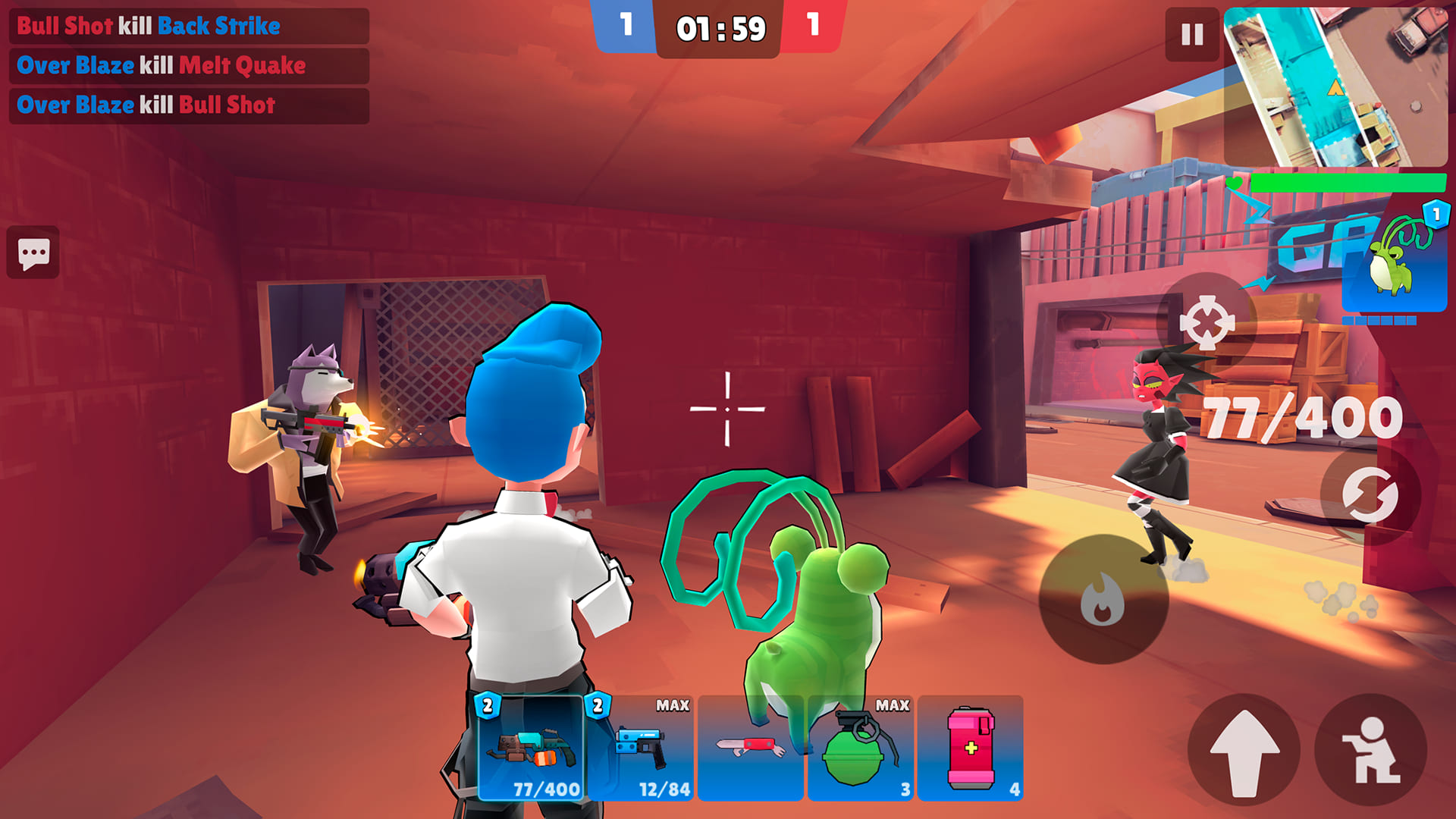The image size is (1456, 819).
Task: Open the in-game chat bubble
Action: click(x=34, y=253)
